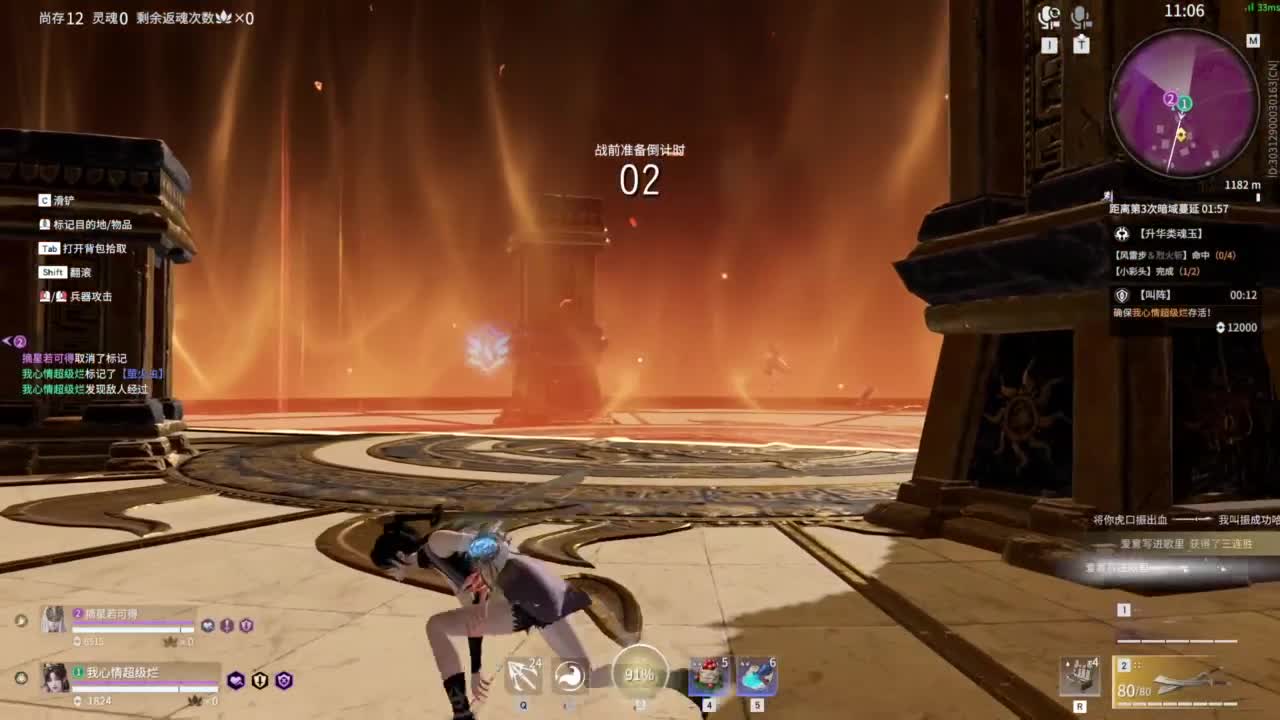Use the red mushroom consumable slot

[x=709, y=676]
